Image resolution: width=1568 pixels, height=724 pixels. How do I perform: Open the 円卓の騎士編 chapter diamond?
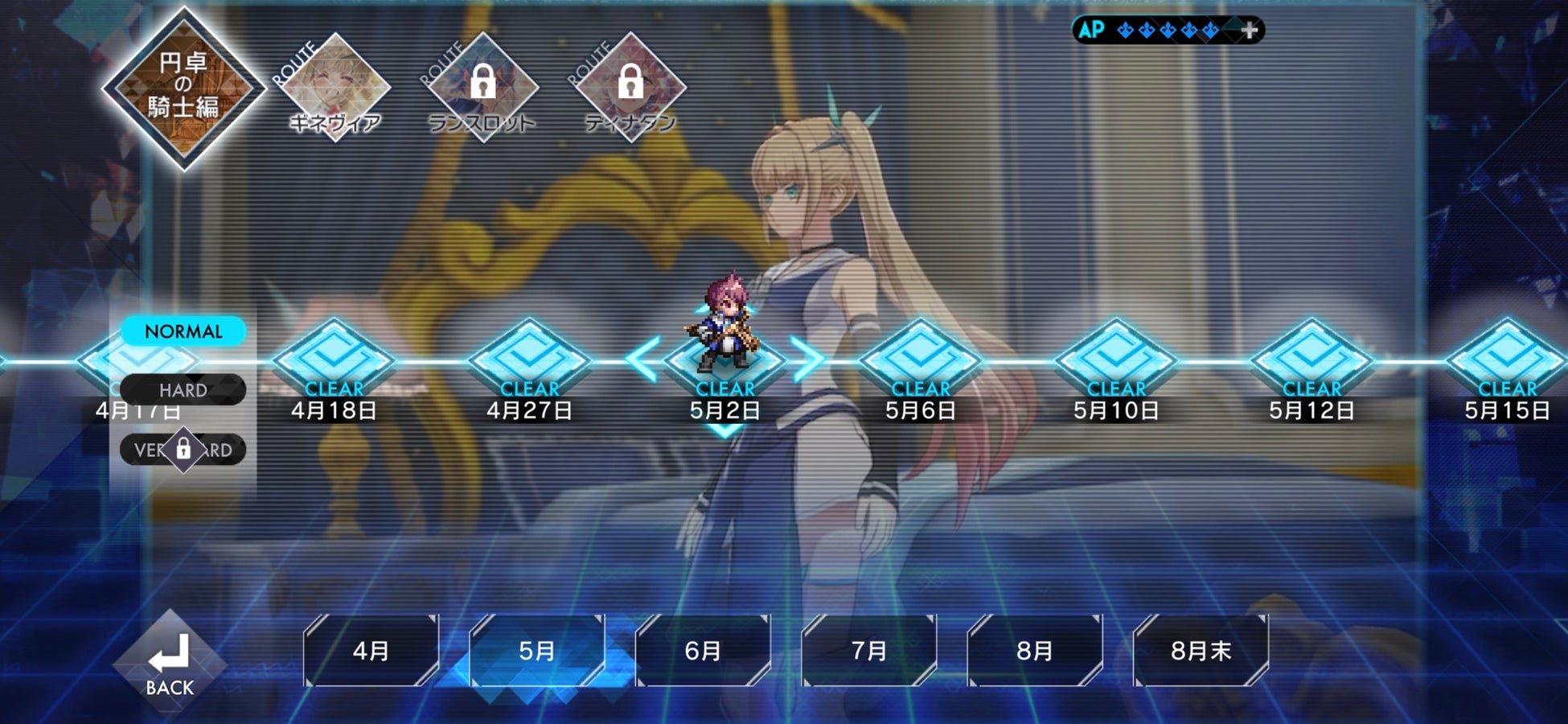click(x=184, y=87)
